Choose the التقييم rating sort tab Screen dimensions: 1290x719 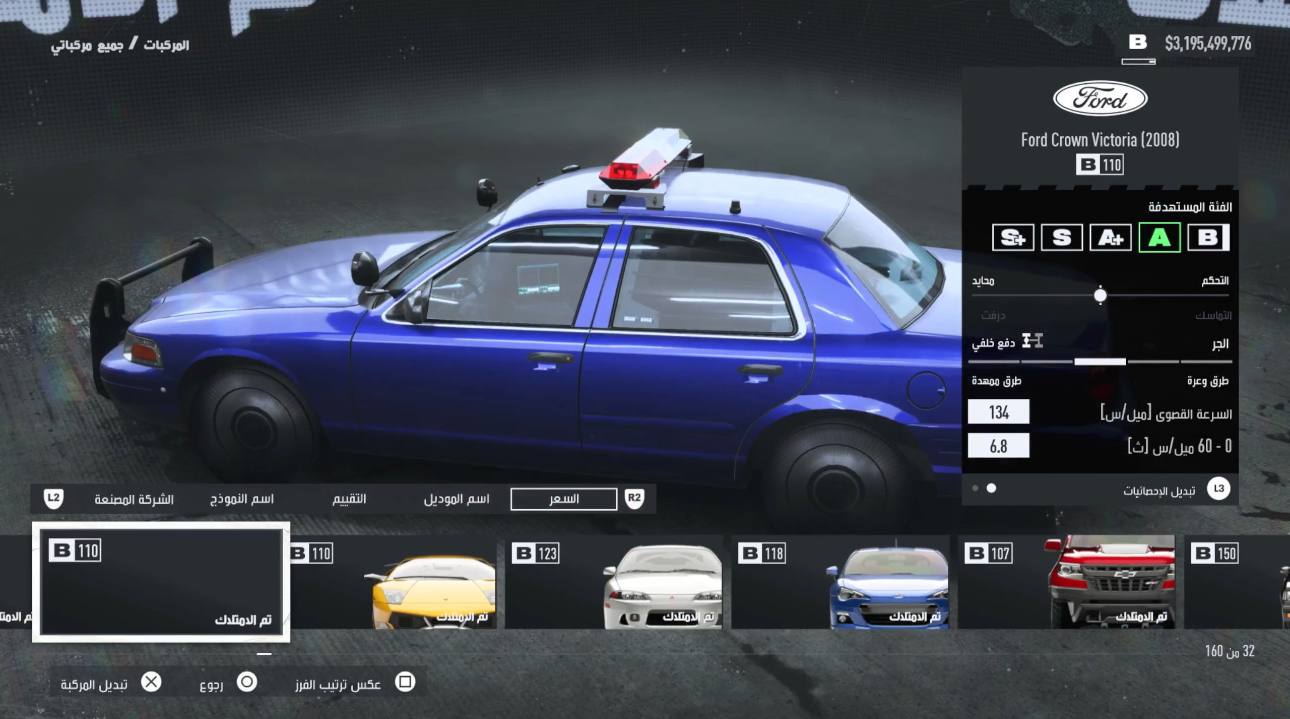tap(349, 499)
